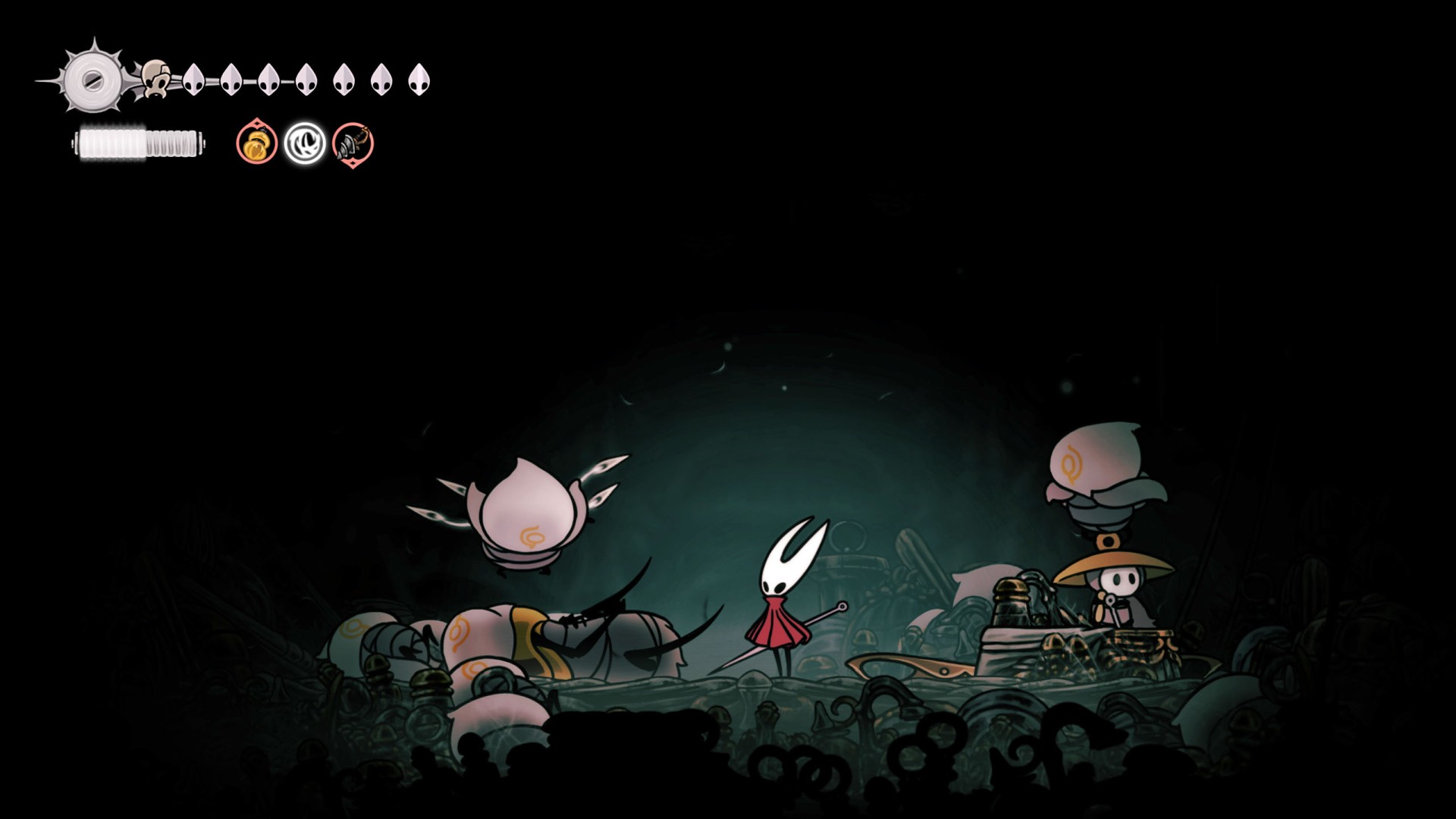Select the golden bell tool icon
The height and width of the screenshot is (819, 1456).
(x=256, y=143)
